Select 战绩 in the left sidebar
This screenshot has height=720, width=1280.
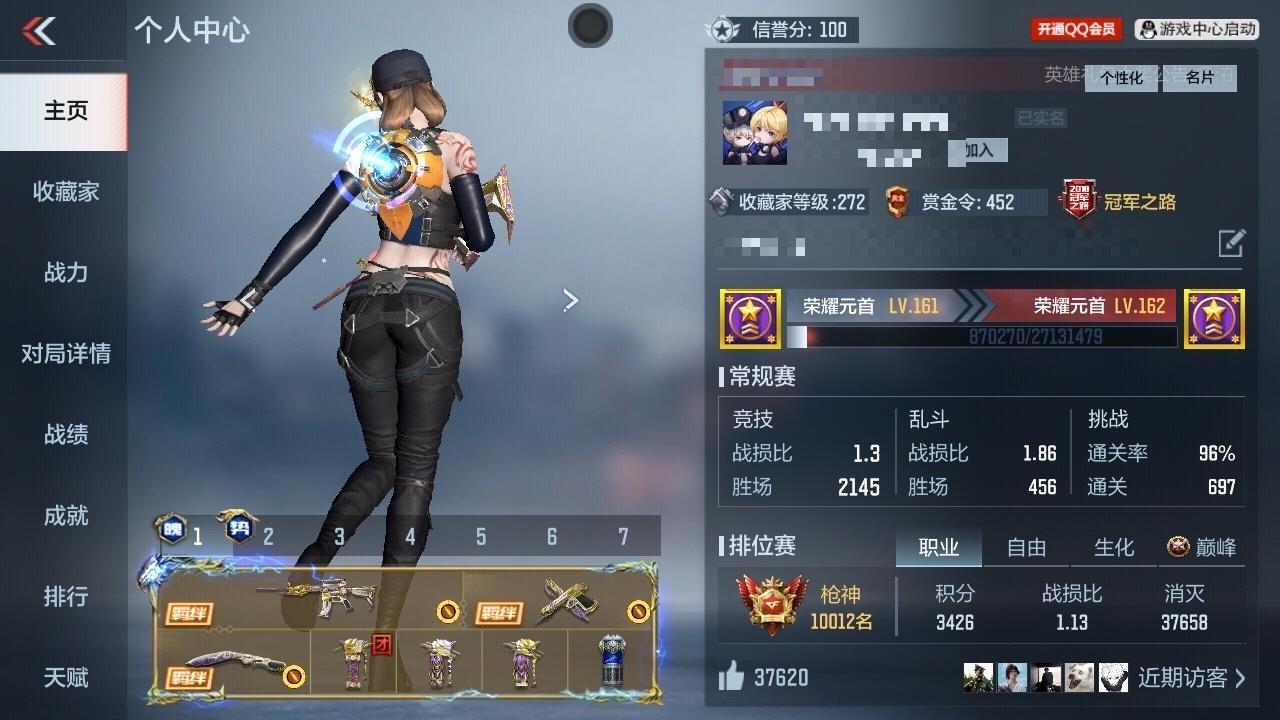(x=64, y=435)
